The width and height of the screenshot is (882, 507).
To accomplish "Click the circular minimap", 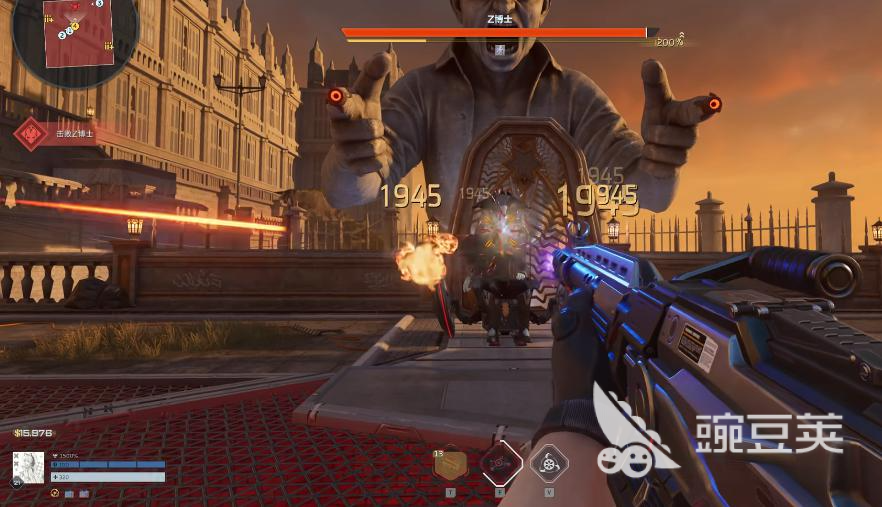I will 76,40.
